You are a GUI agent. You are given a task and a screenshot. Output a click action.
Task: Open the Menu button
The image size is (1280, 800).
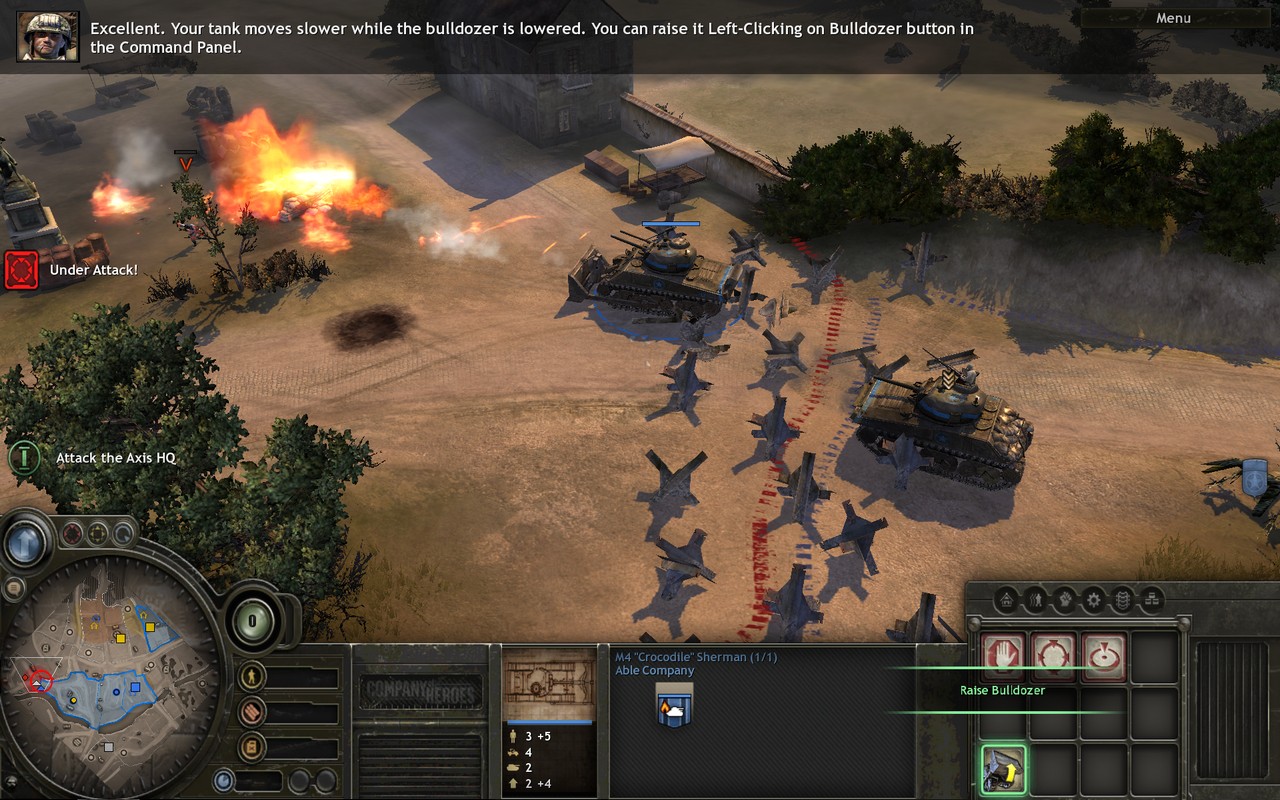[x=1173, y=18]
